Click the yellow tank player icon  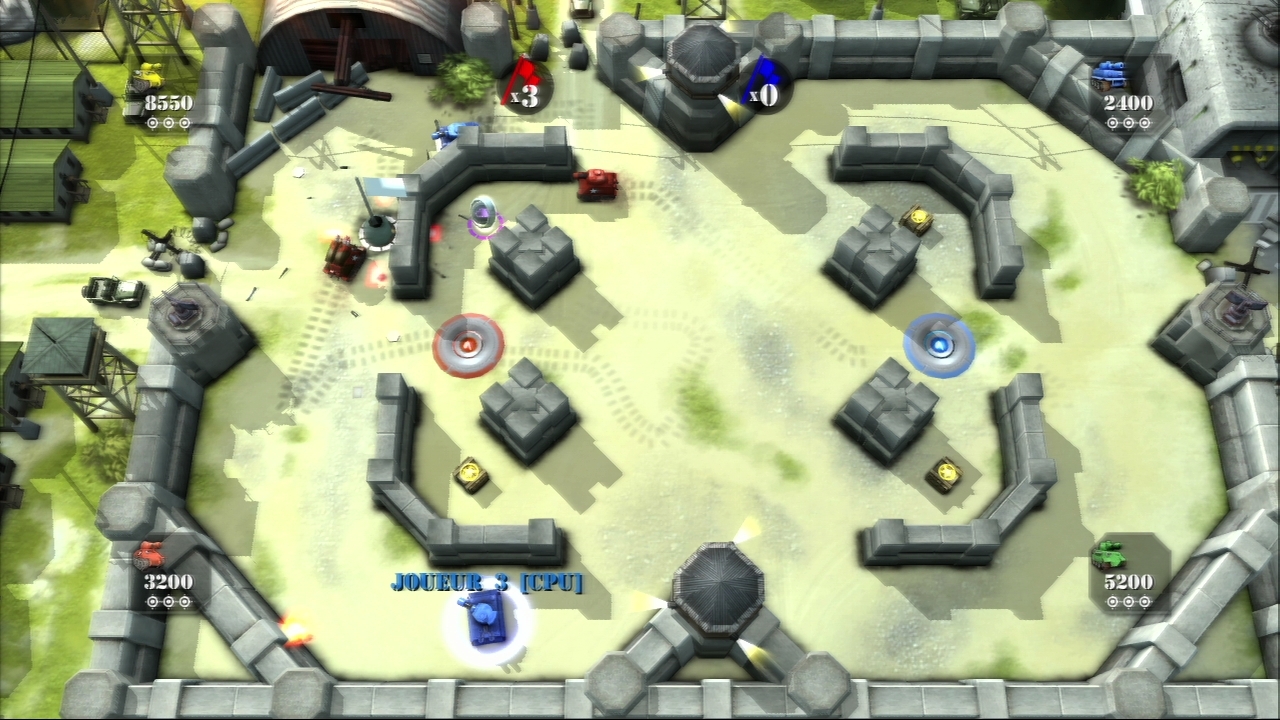148,76
